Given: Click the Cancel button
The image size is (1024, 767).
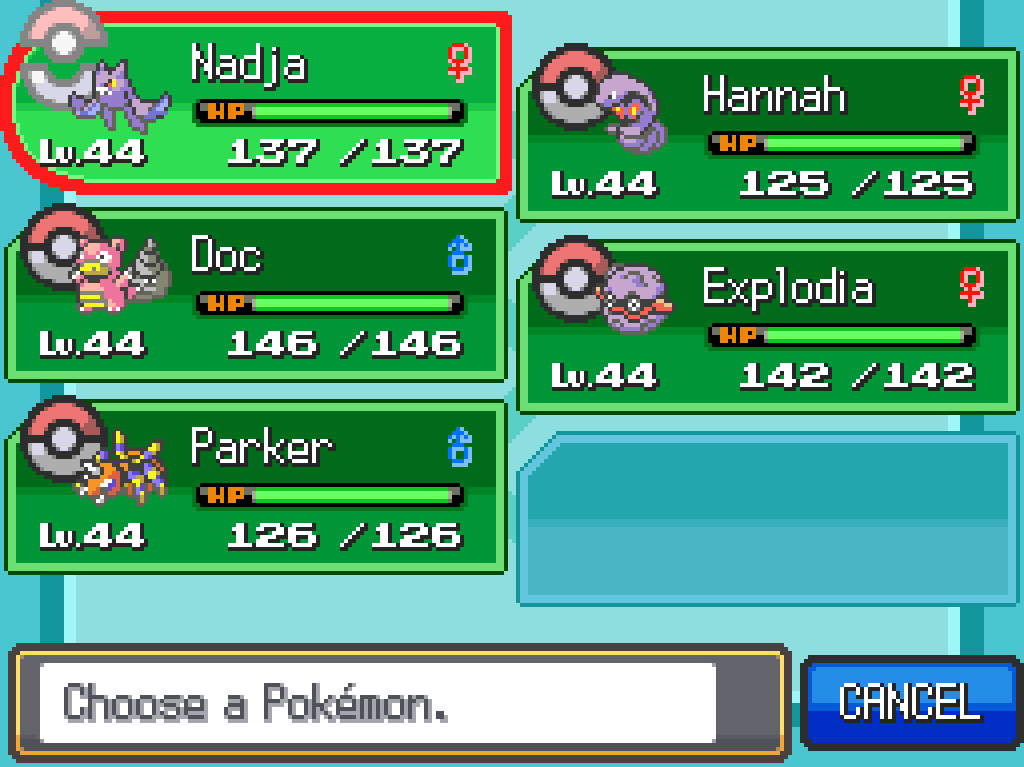Looking at the screenshot, I should coord(908,702).
